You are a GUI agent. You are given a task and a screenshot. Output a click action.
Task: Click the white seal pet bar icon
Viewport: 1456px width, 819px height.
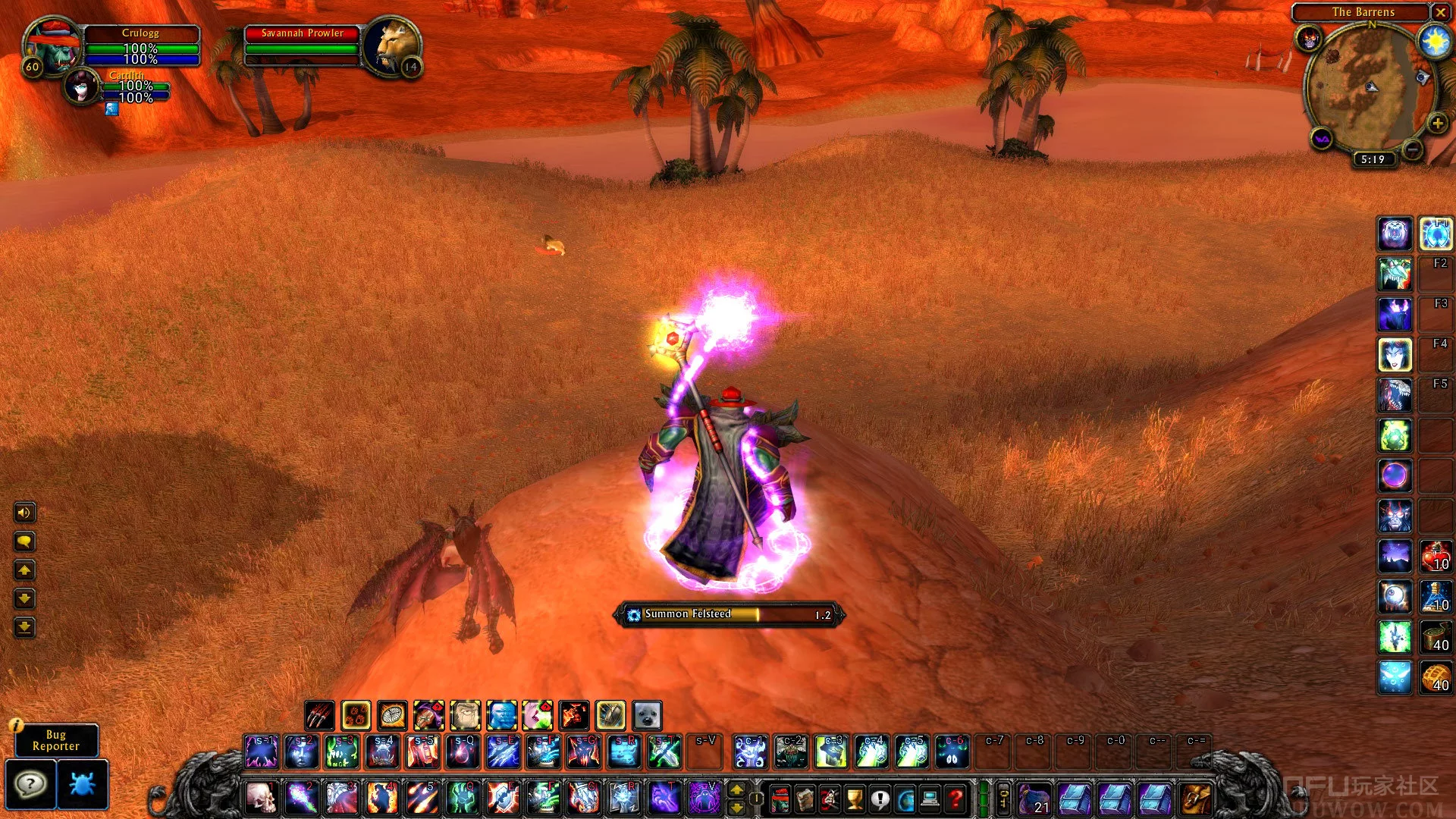click(647, 715)
